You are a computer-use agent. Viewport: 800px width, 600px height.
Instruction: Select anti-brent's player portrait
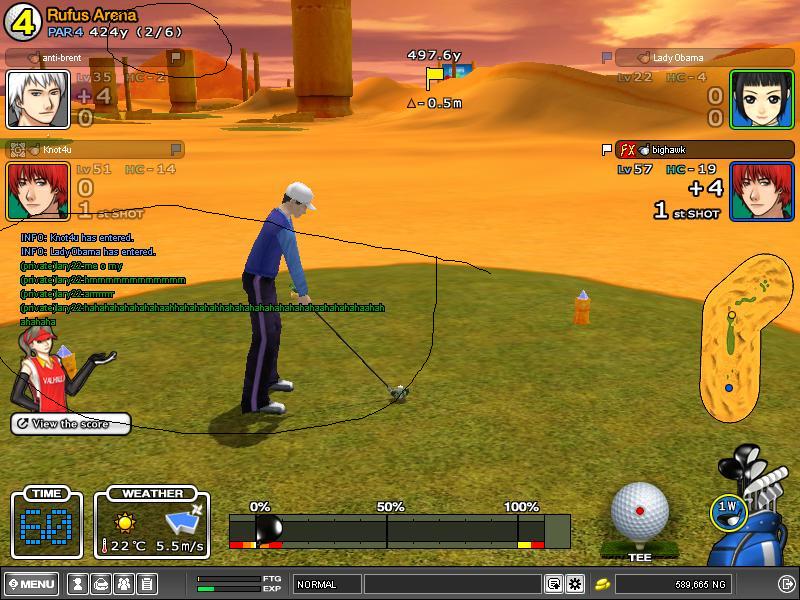click(x=38, y=99)
